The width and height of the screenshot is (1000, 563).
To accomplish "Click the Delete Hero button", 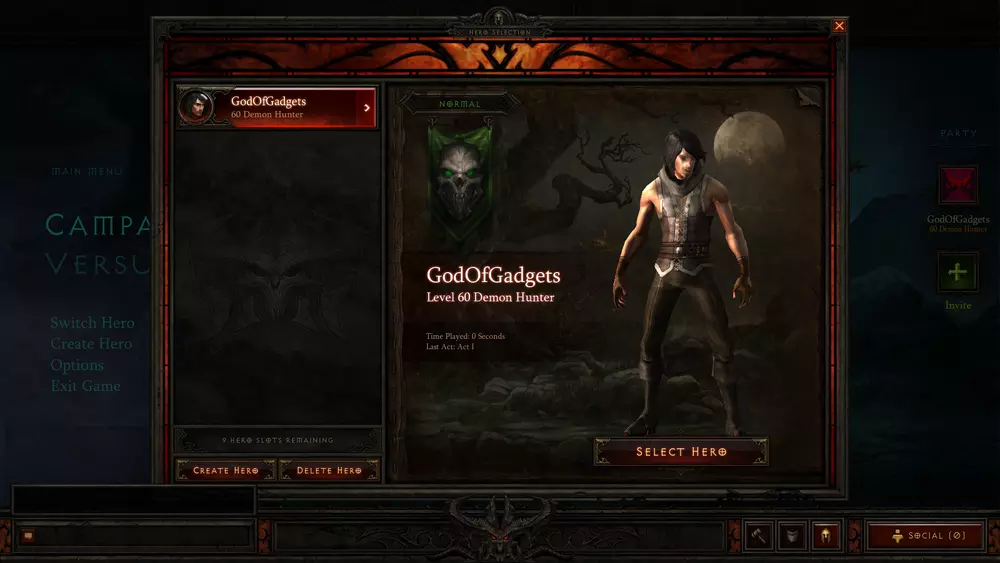I will point(329,470).
